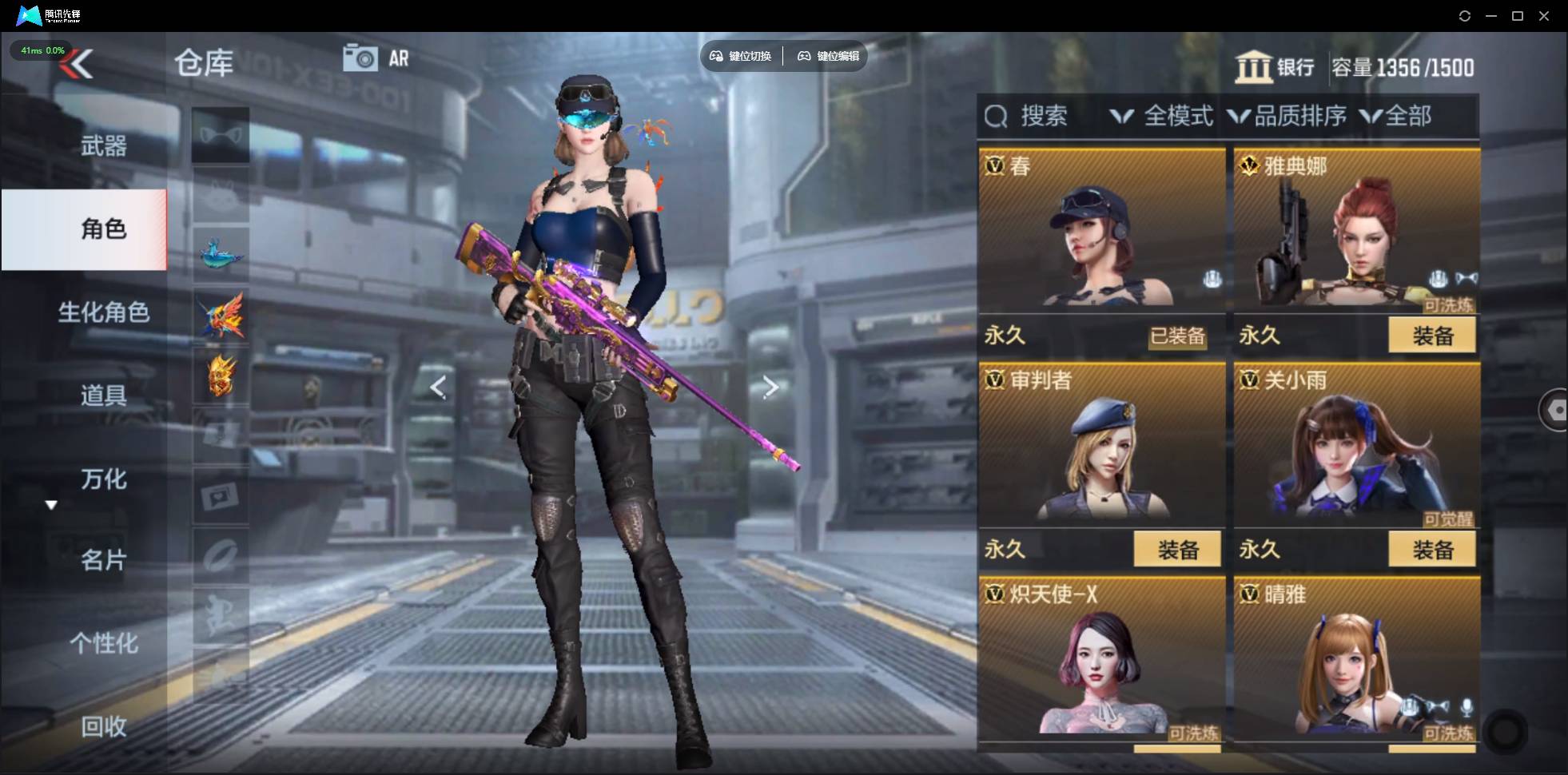The height and width of the screenshot is (775, 1568).
Task: Open the AR camera mode
Action: 376,58
